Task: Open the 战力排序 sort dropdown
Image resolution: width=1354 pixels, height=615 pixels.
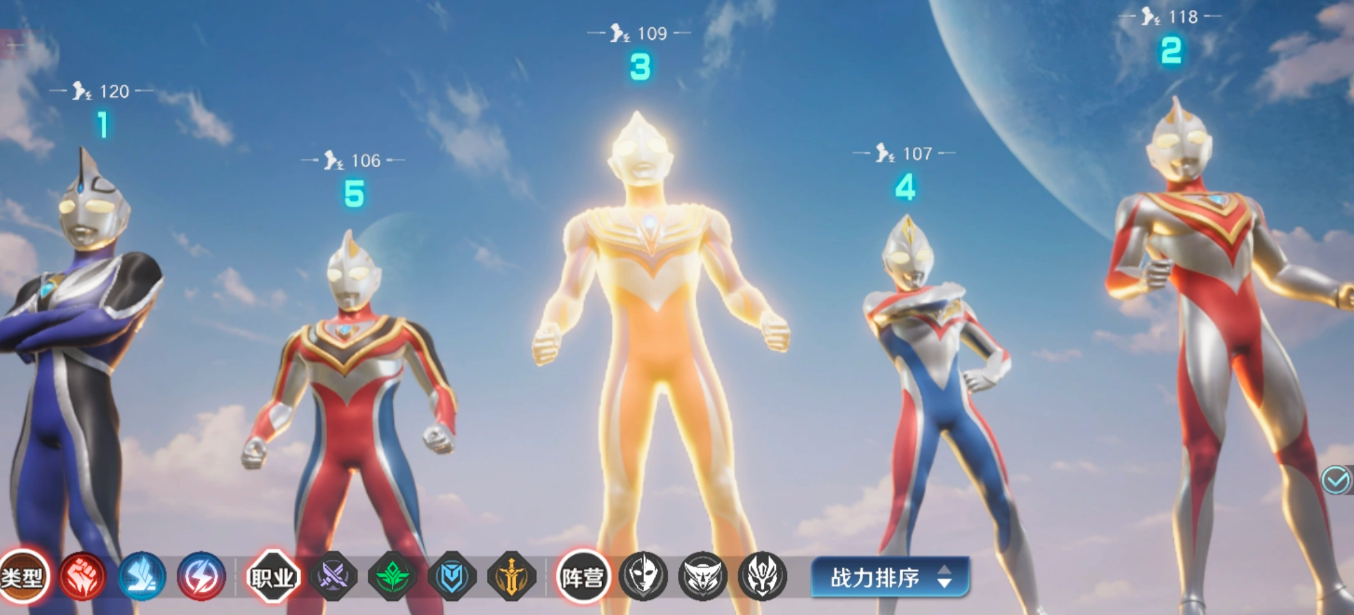Action: 890,577
